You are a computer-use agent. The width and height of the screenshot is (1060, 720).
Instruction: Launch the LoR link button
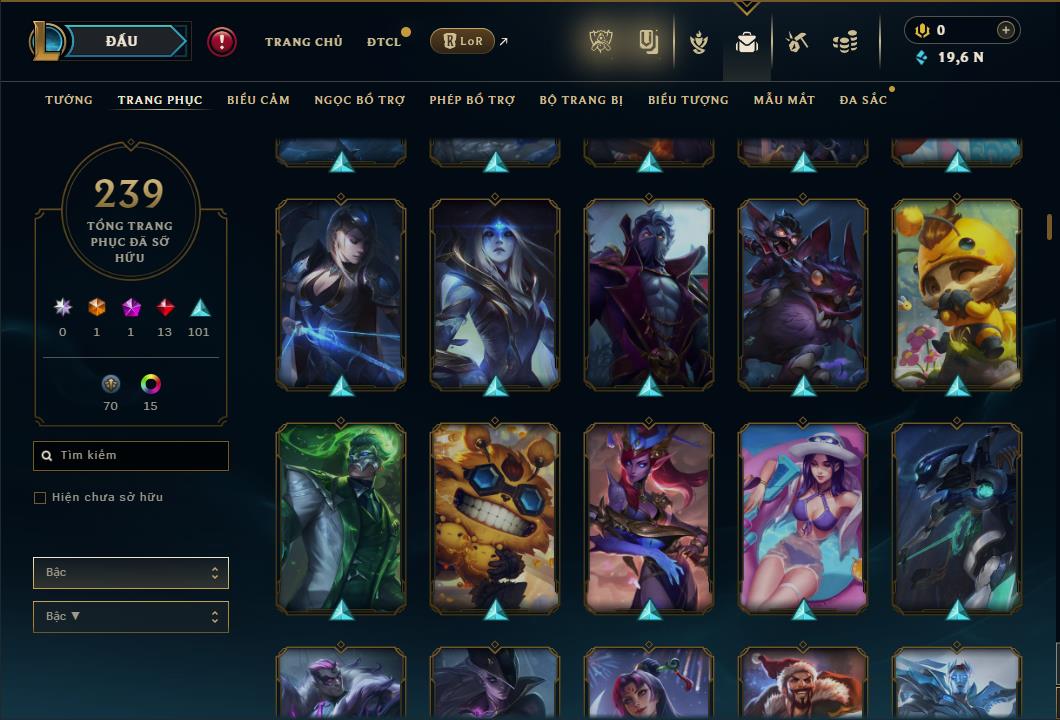pos(462,42)
